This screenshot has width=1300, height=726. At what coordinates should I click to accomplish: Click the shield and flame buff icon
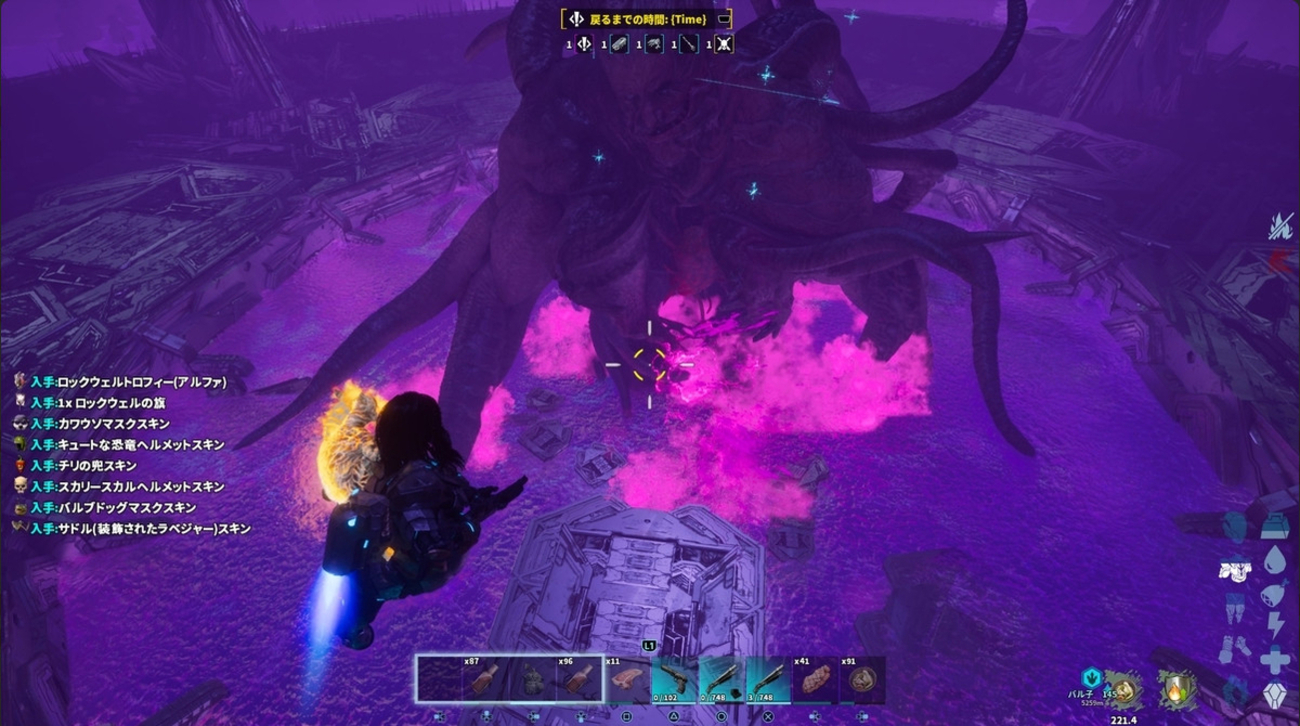[x=1178, y=689]
